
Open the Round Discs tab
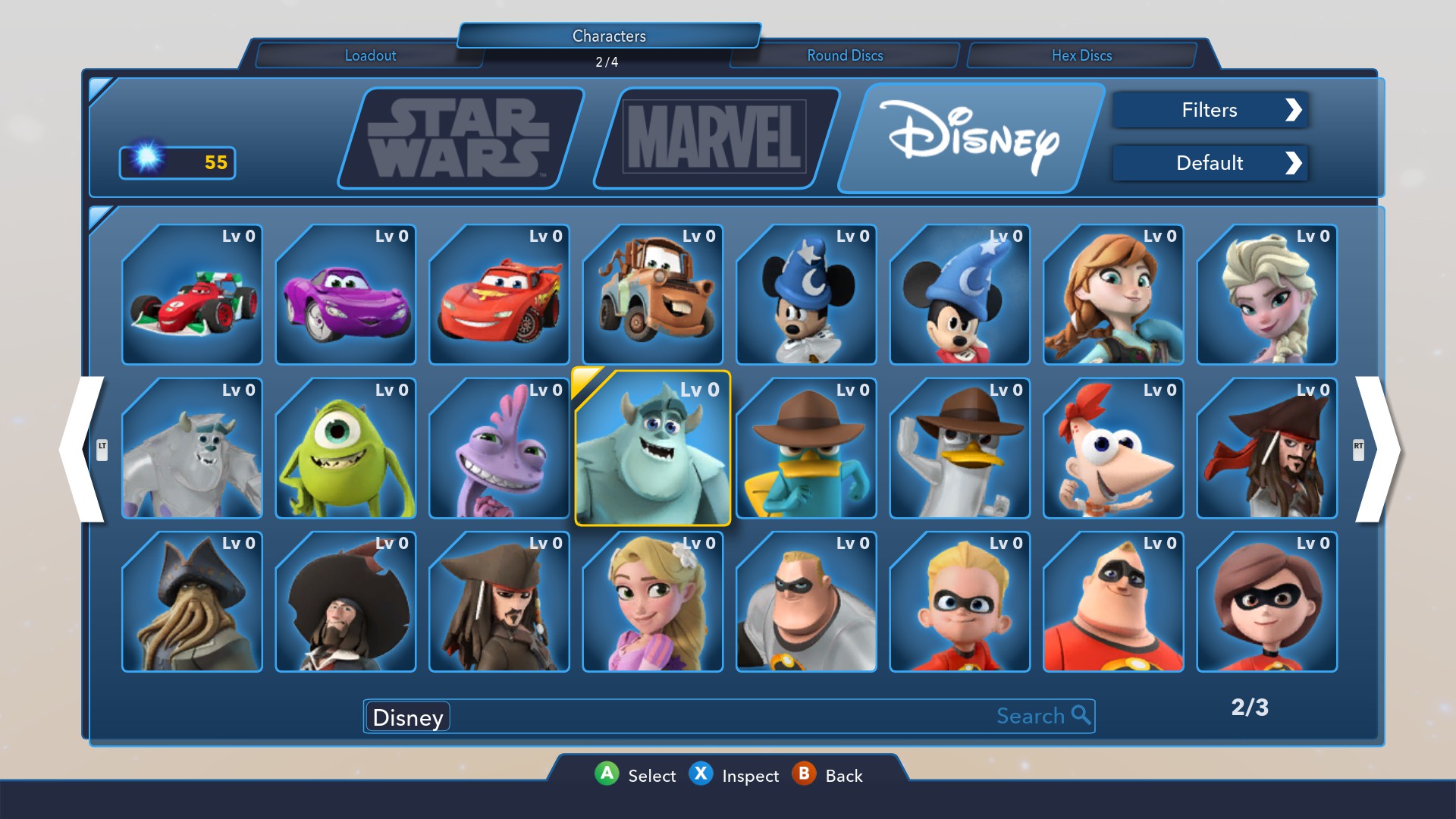pos(845,55)
